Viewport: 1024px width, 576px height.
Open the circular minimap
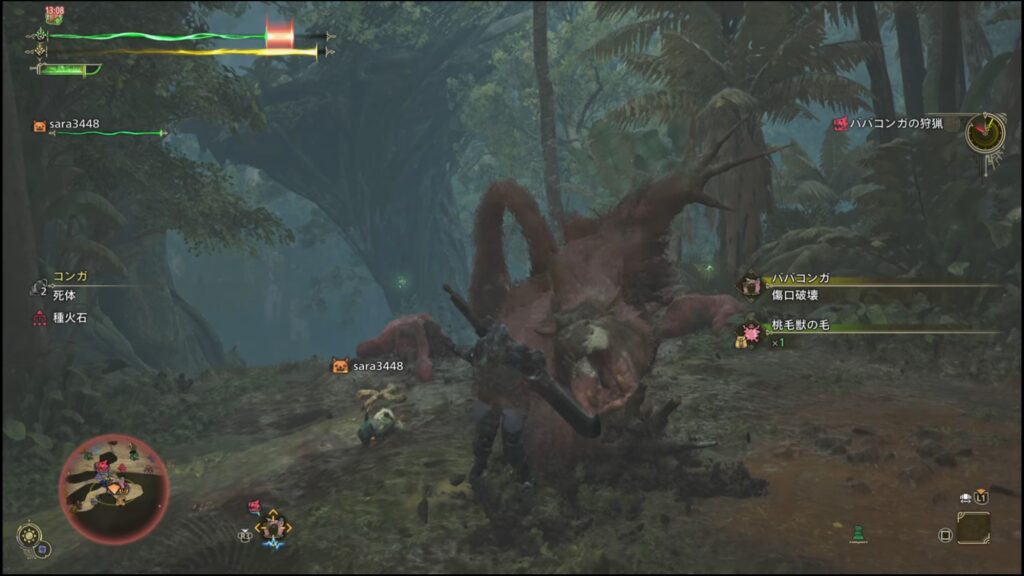click(x=114, y=486)
